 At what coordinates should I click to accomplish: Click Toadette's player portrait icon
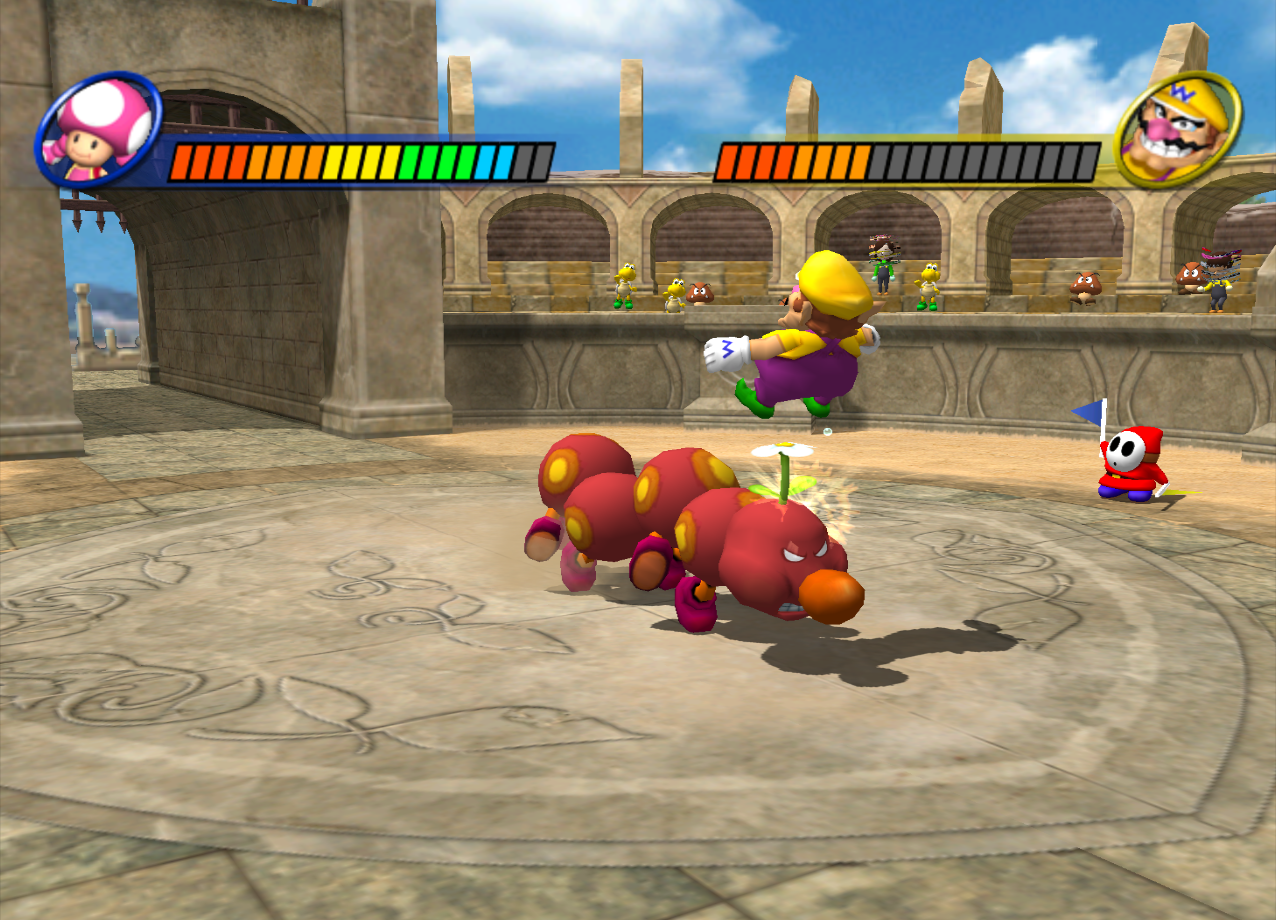(99, 130)
